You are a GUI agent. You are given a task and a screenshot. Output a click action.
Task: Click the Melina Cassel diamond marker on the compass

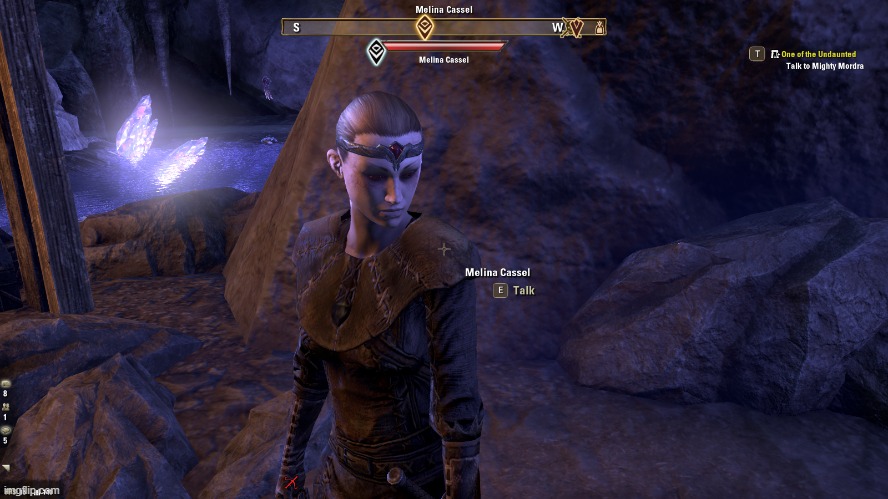point(425,28)
